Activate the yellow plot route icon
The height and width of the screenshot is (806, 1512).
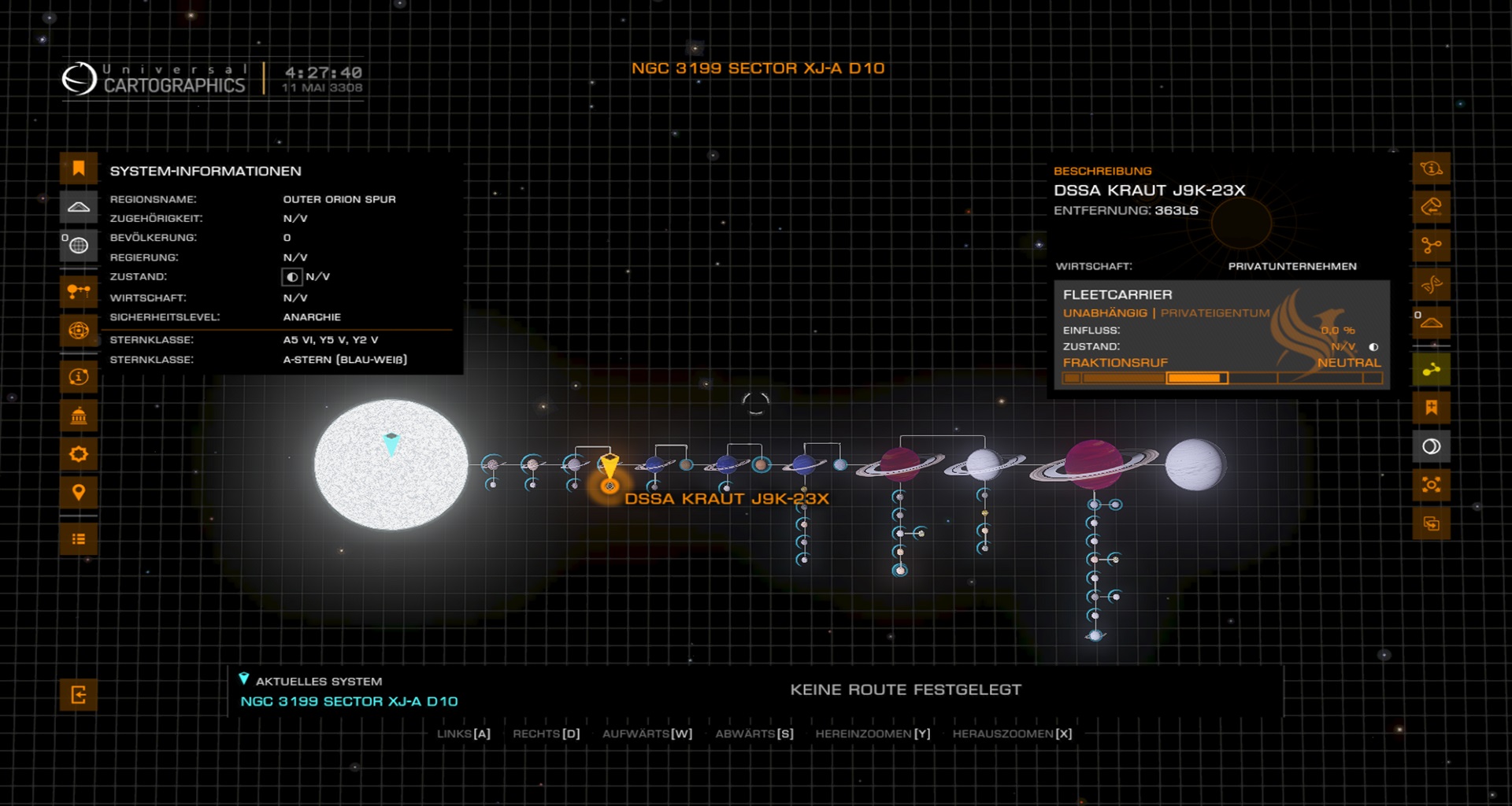click(1431, 369)
